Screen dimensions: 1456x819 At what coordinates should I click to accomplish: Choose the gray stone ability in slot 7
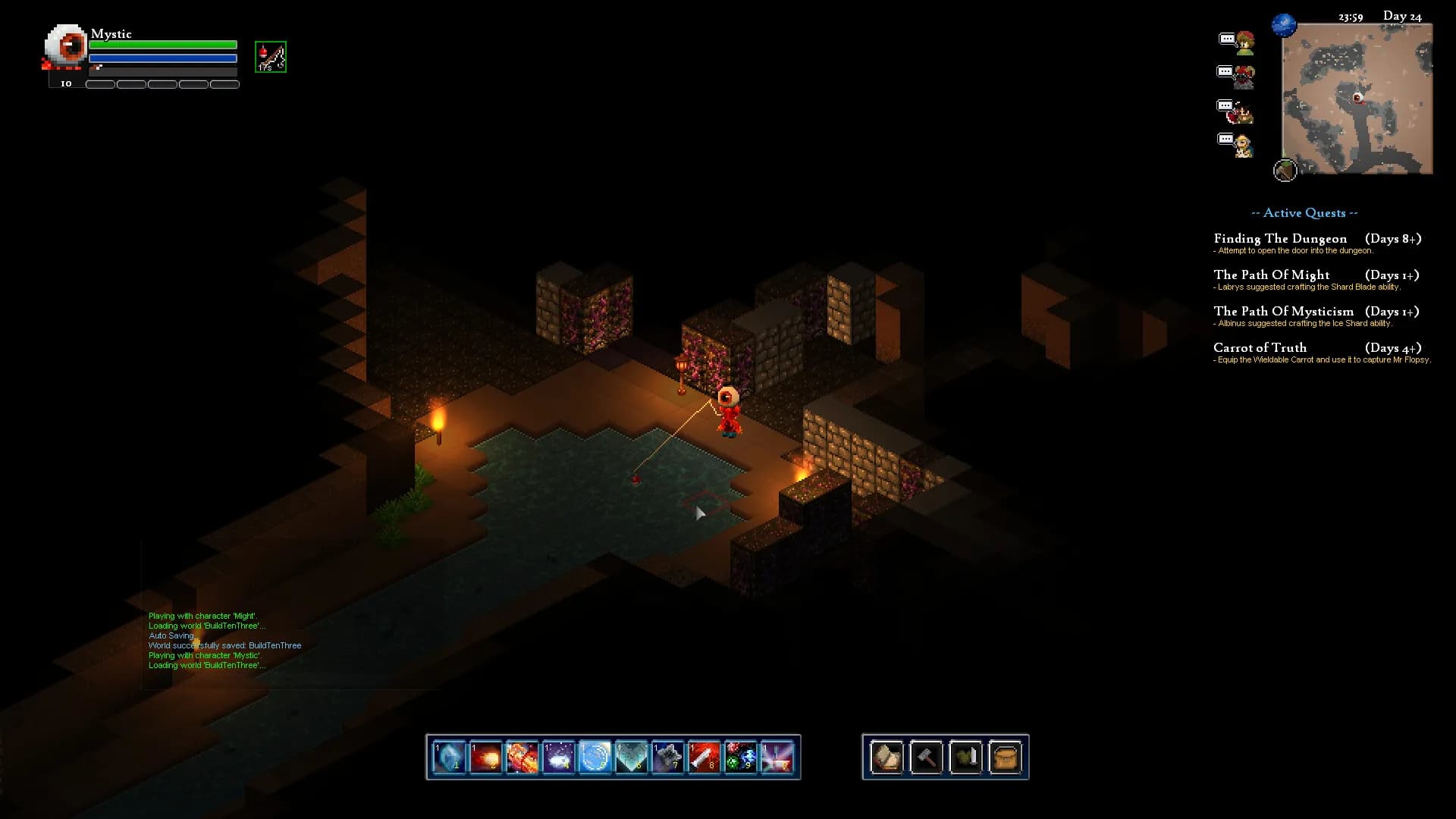click(667, 757)
